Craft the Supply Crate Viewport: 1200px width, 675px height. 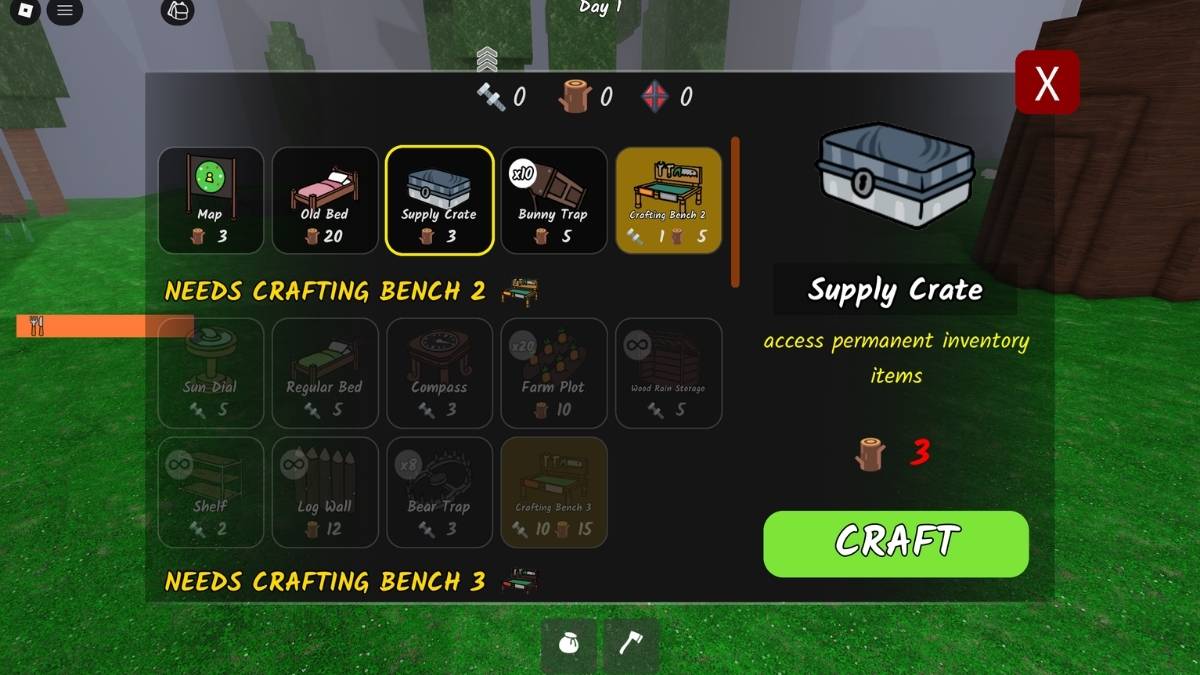click(896, 544)
